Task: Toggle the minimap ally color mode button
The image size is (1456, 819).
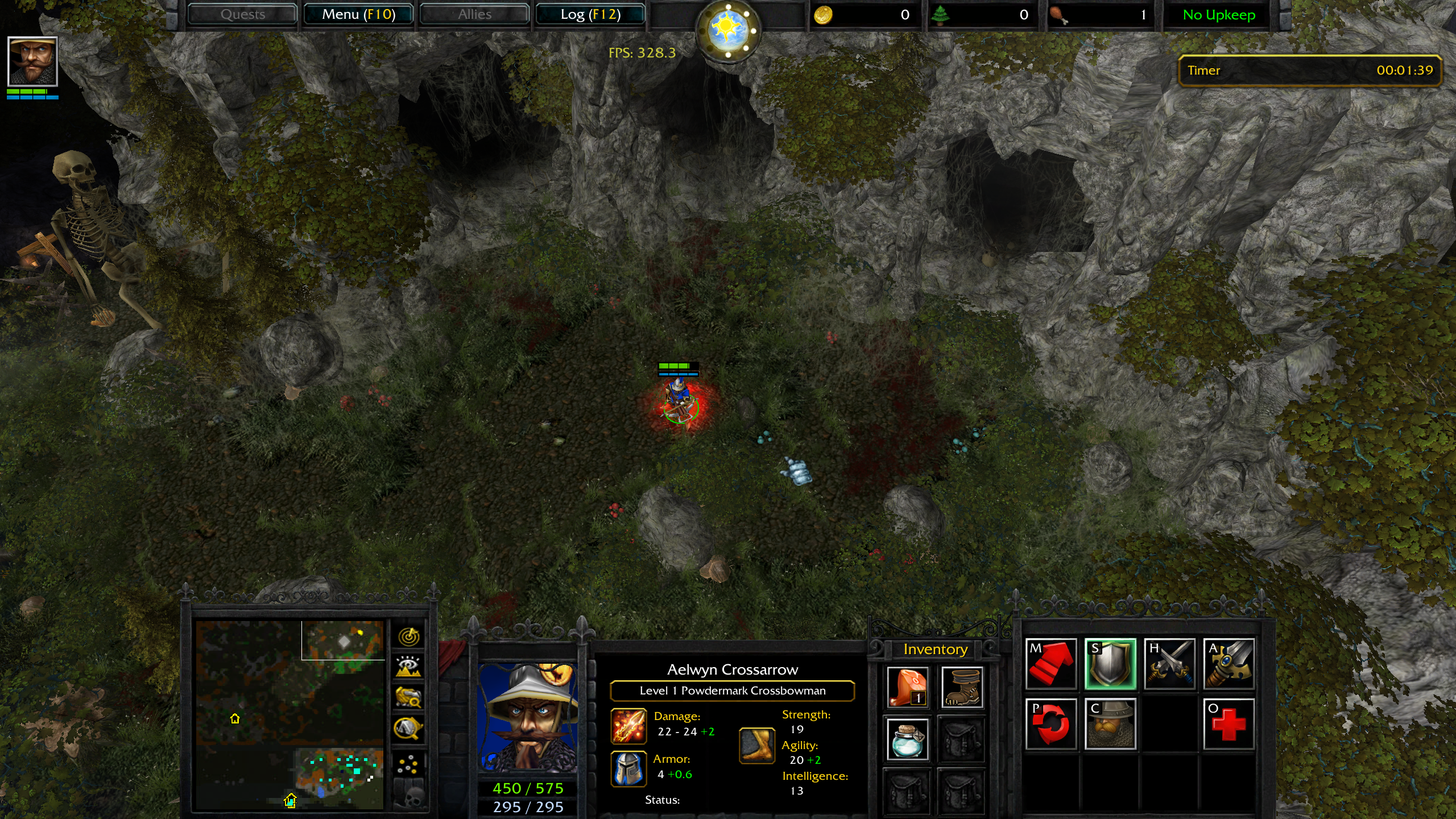Action: [x=408, y=697]
